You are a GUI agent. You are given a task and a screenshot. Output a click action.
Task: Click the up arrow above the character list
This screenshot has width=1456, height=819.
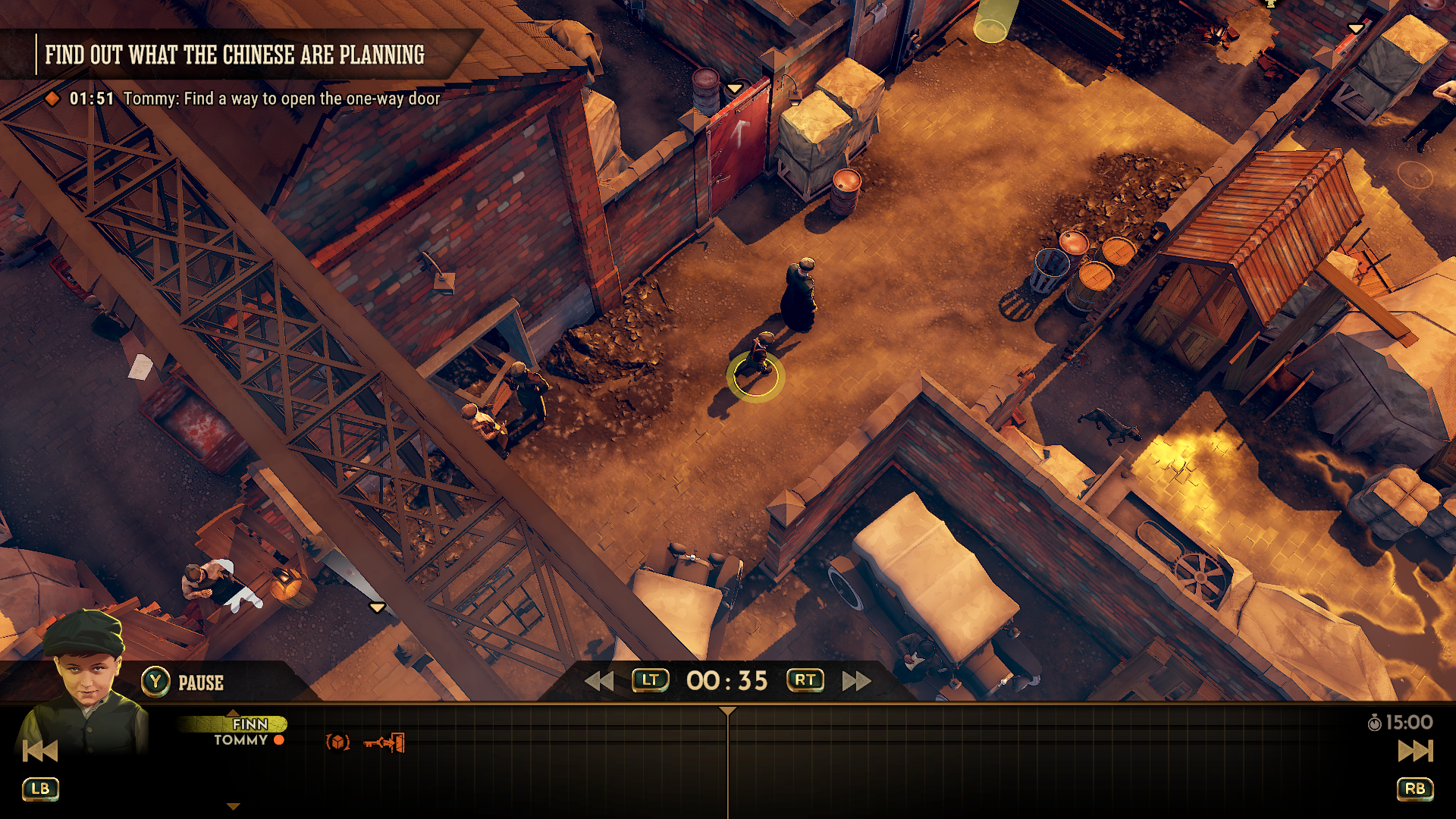234,713
